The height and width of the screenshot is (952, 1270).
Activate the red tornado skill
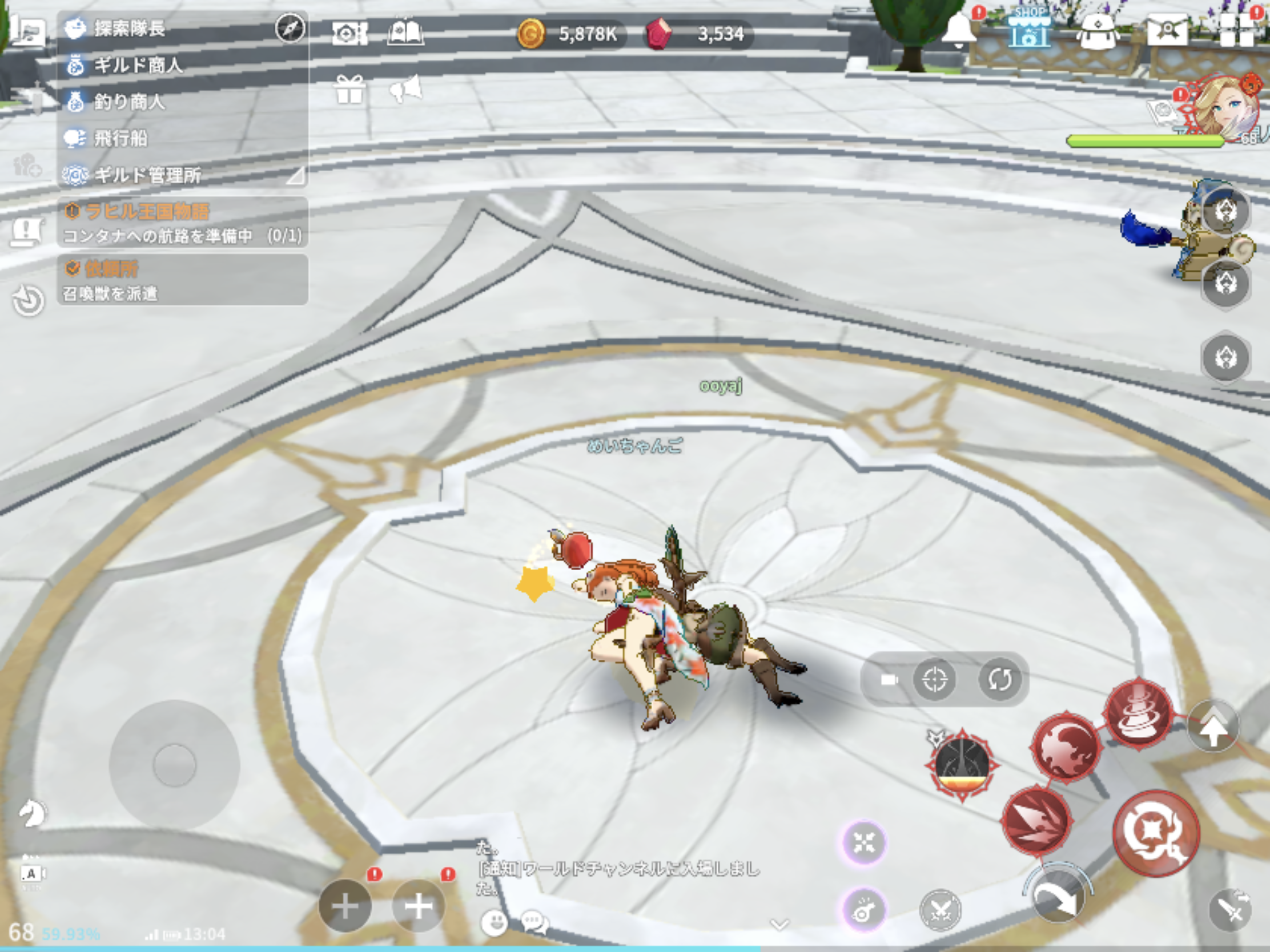point(1138,713)
